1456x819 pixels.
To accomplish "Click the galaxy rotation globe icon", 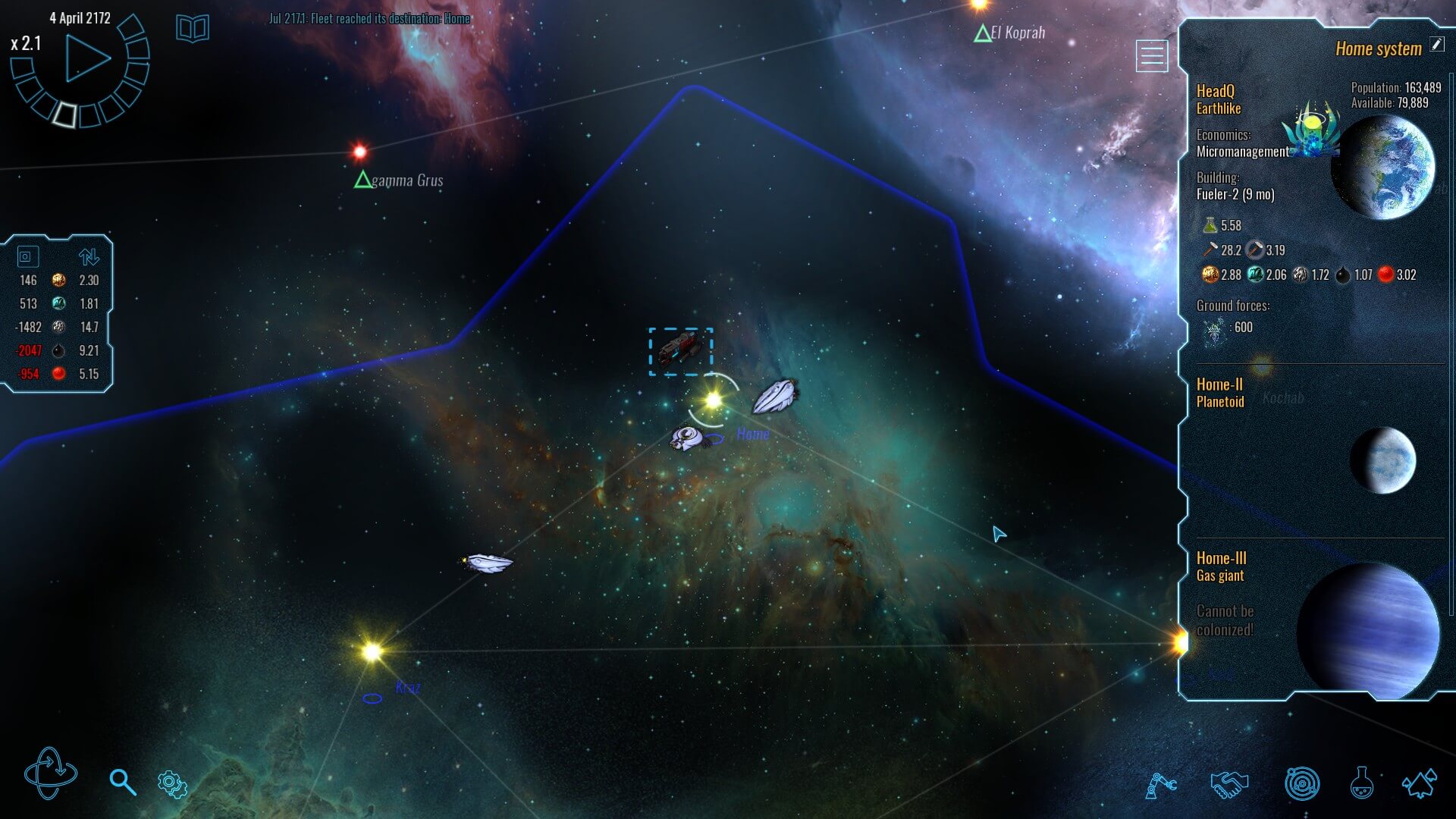I will (x=50, y=773).
